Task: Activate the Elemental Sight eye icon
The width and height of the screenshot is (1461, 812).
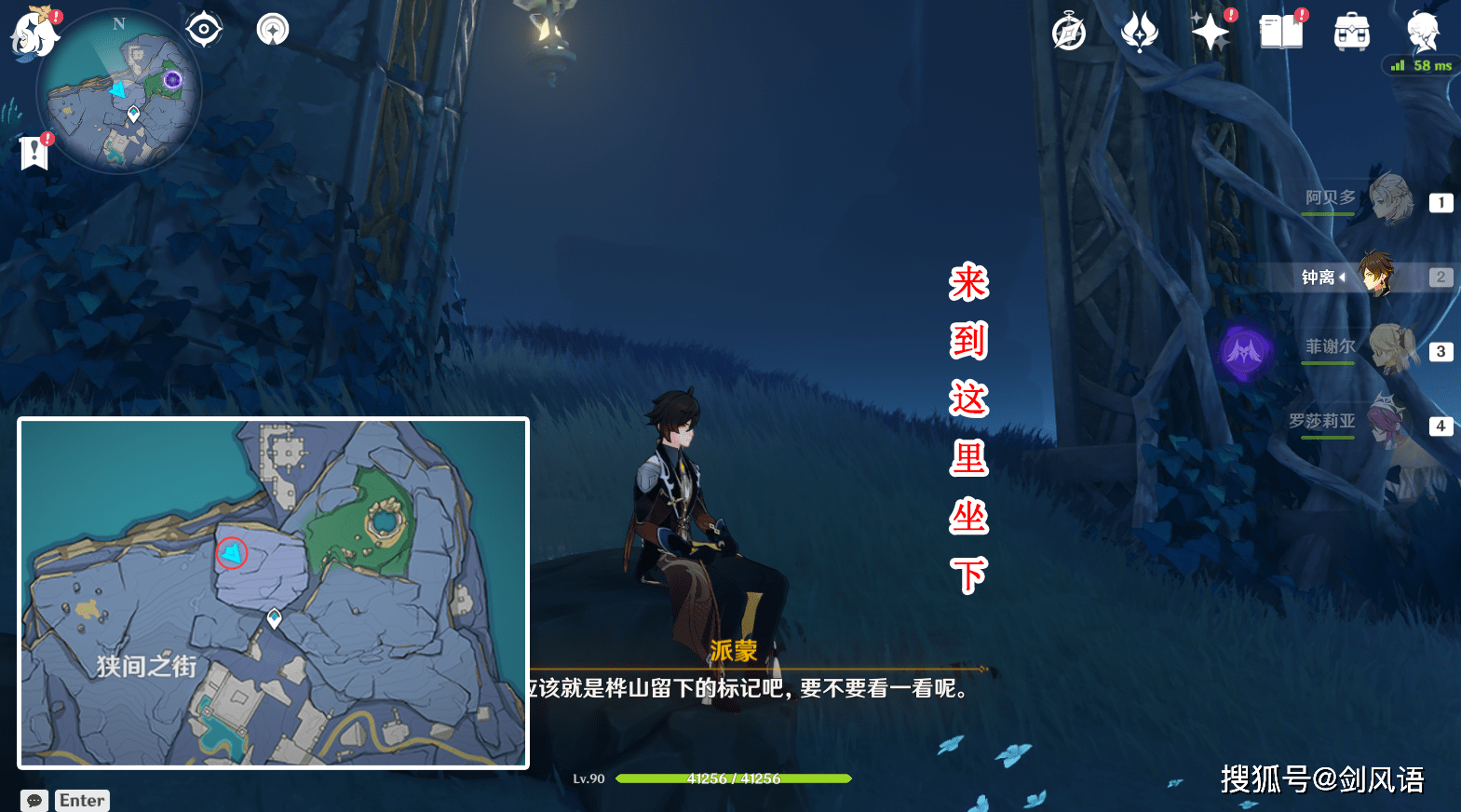Action: coord(203,28)
